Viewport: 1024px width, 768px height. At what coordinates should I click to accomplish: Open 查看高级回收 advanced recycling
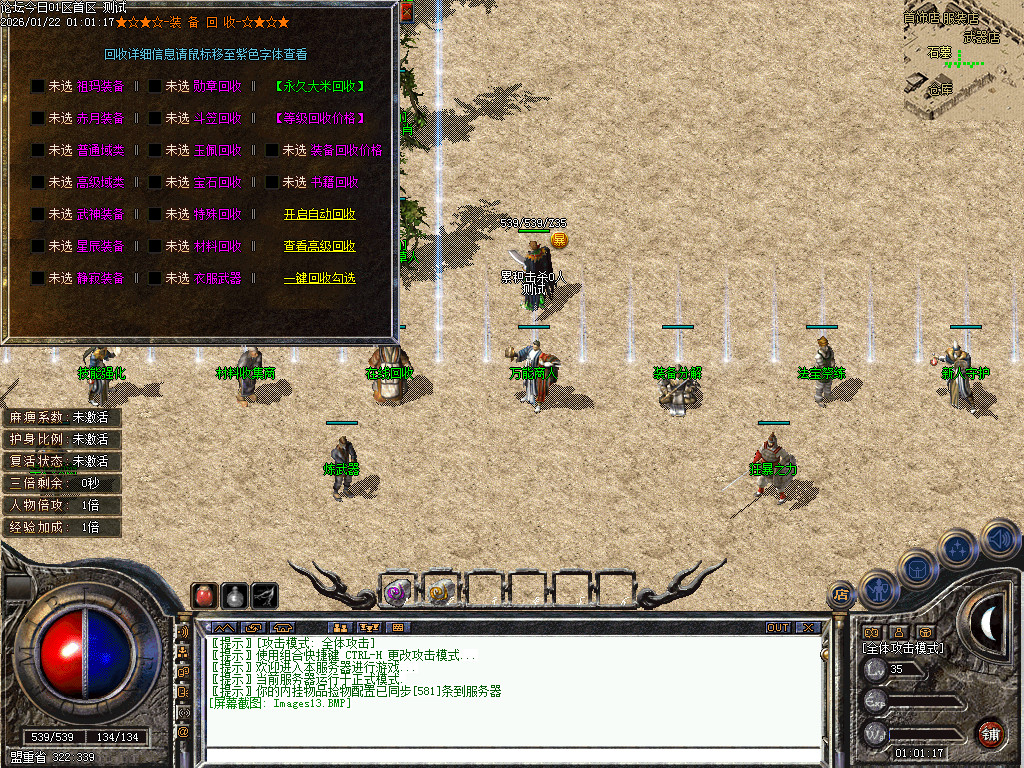[319, 246]
